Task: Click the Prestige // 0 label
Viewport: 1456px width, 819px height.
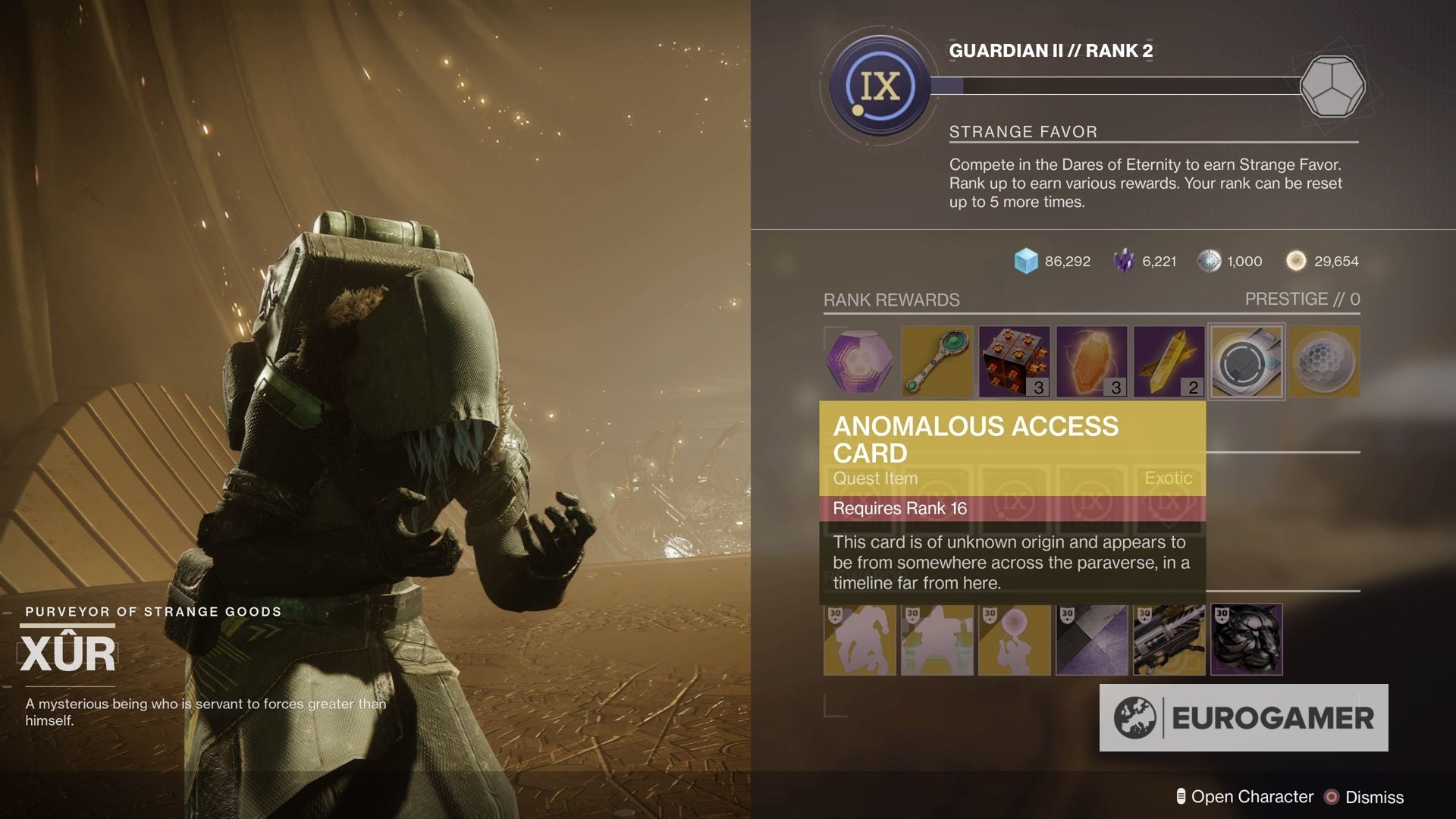Action: [x=1304, y=300]
